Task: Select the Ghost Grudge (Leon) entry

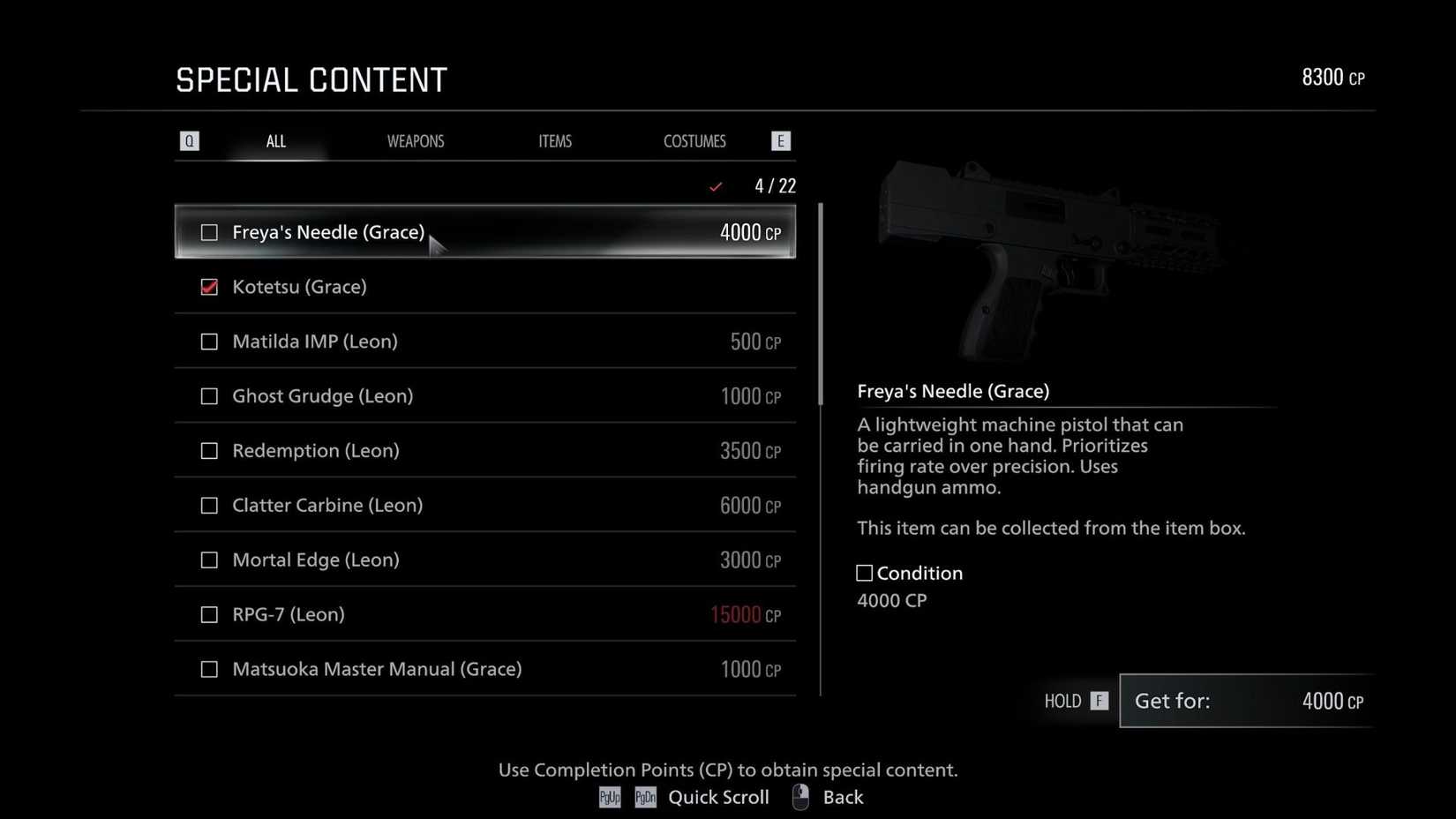Action: [x=485, y=395]
